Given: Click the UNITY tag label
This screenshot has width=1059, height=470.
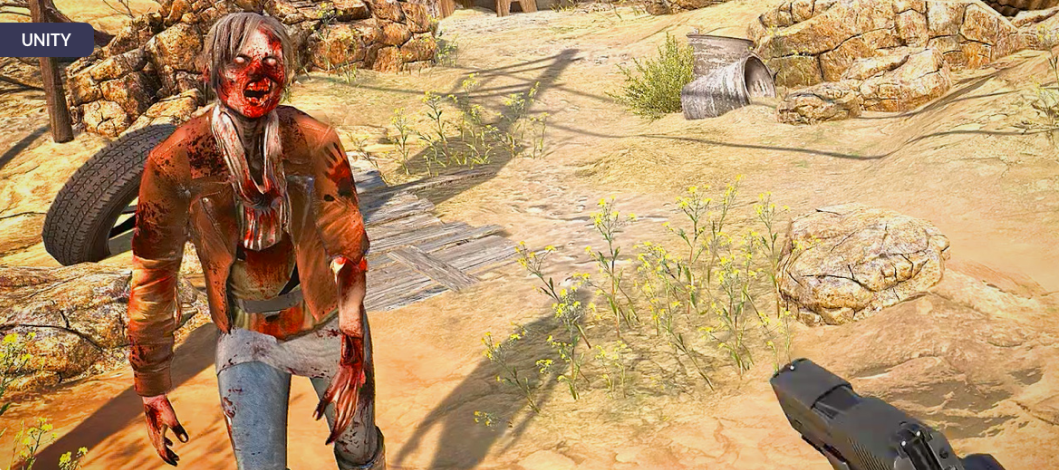Looking at the screenshot, I should (x=46, y=41).
